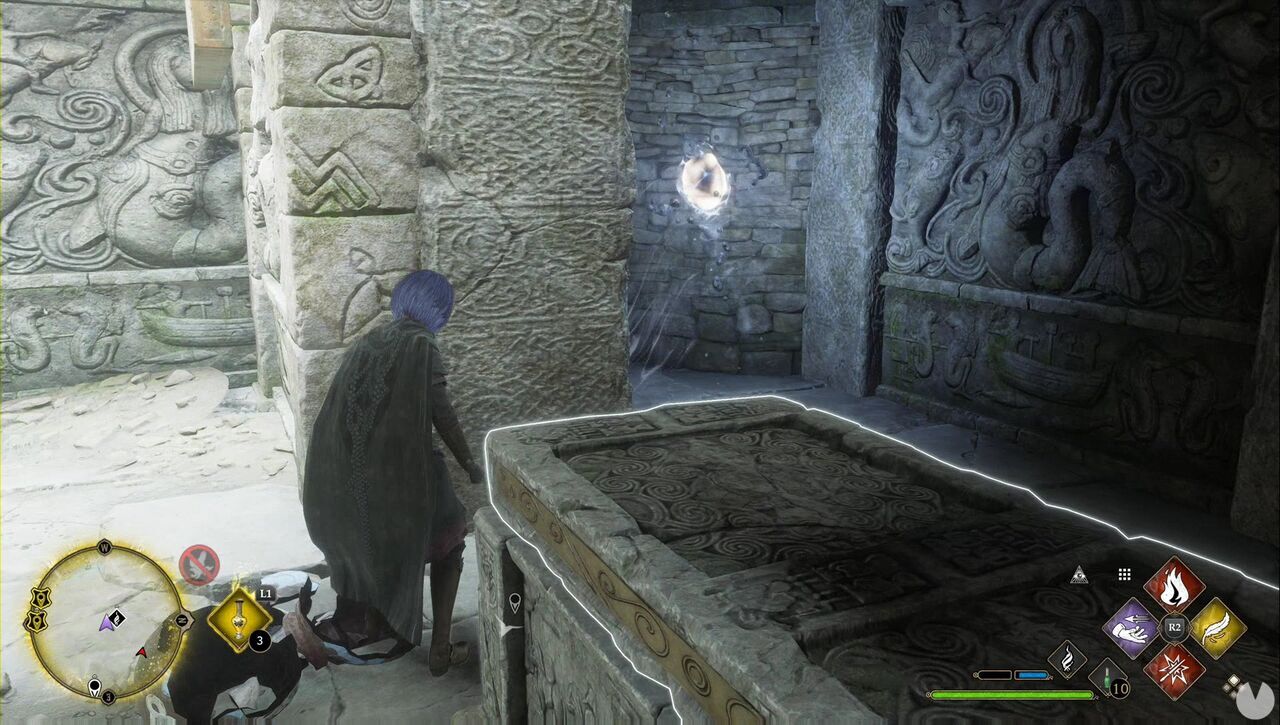This screenshot has width=1280, height=725.
Task: Select the upper quest shield marker on minimap
Action: click(40, 595)
